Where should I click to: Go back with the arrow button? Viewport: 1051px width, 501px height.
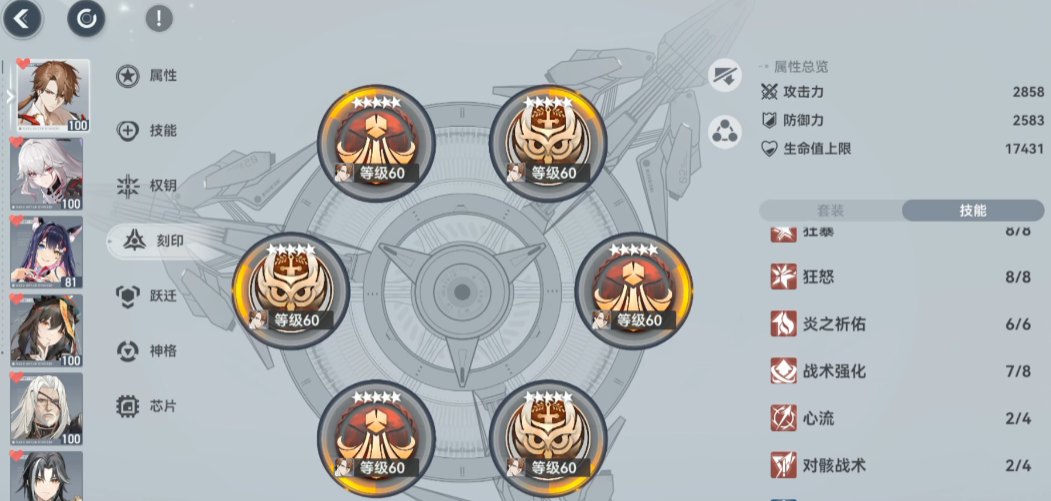point(23,18)
